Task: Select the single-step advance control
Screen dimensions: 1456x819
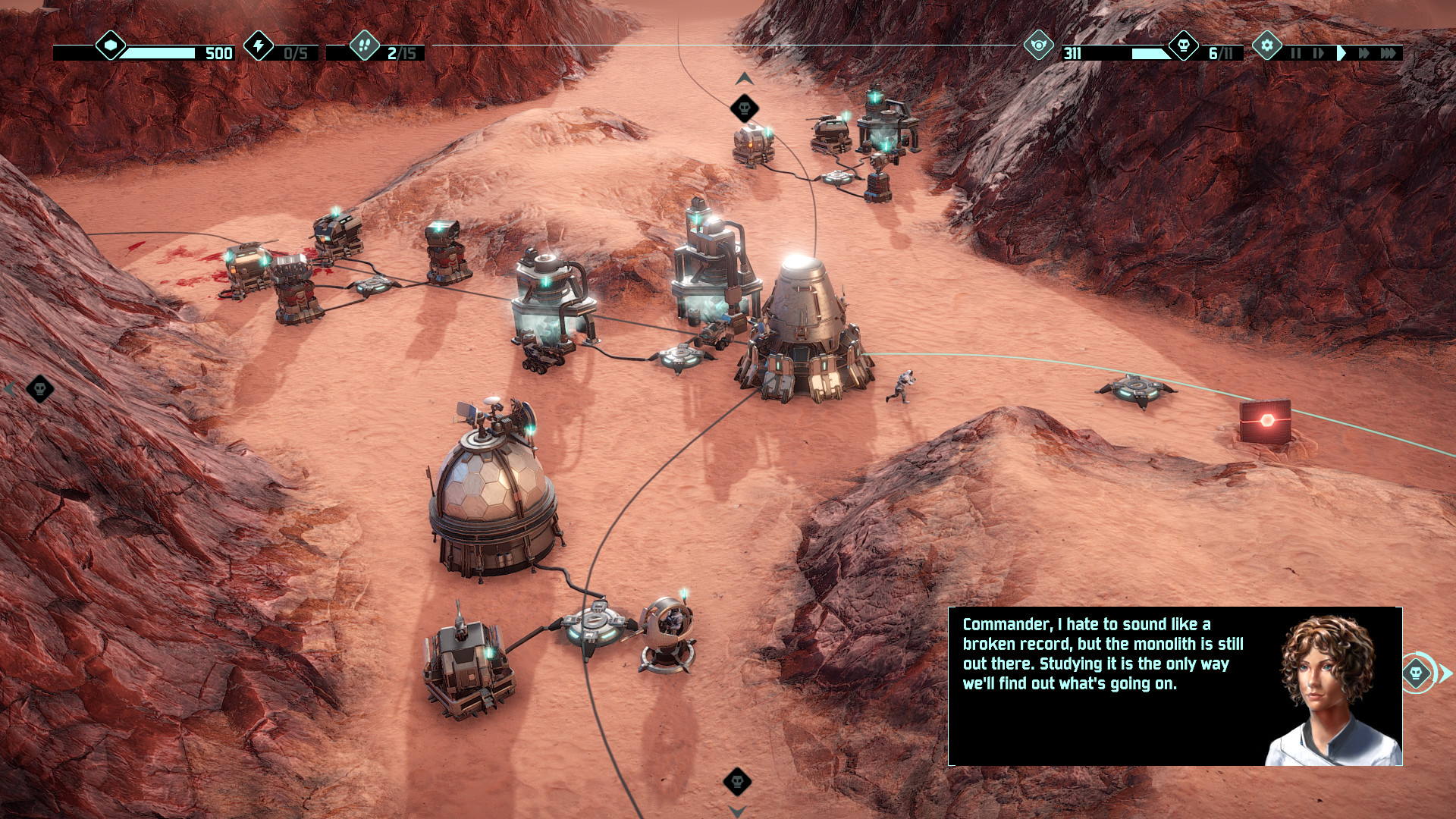Action: tap(1318, 52)
